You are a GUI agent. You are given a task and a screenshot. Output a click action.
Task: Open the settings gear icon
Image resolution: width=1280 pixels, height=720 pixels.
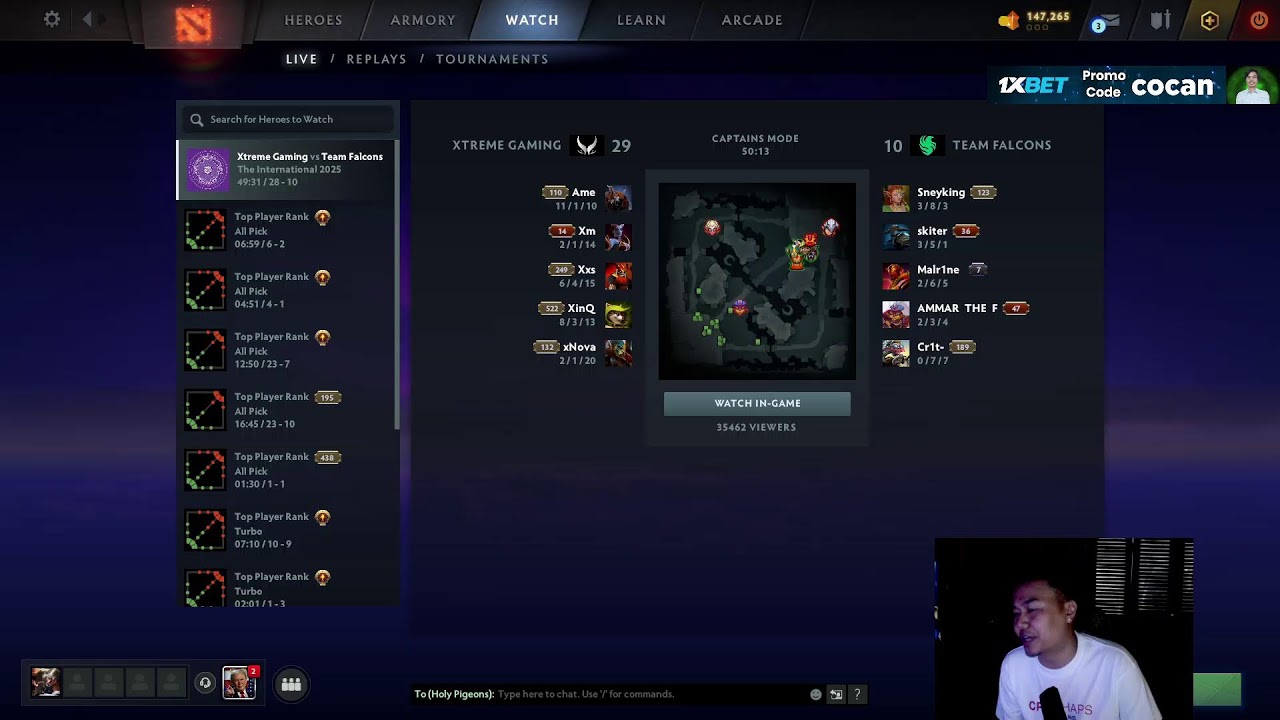click(52, 19)
